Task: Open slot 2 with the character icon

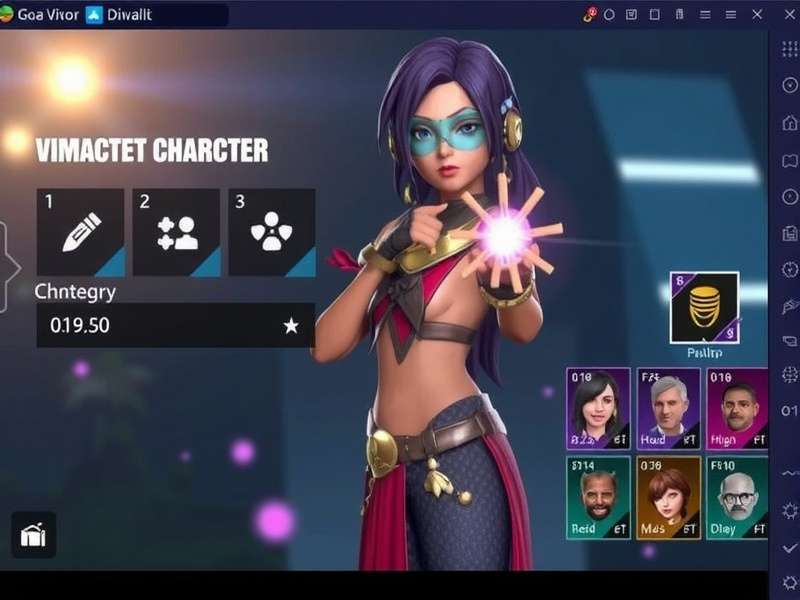Action: pyautogui.click(x=176, y=232)
